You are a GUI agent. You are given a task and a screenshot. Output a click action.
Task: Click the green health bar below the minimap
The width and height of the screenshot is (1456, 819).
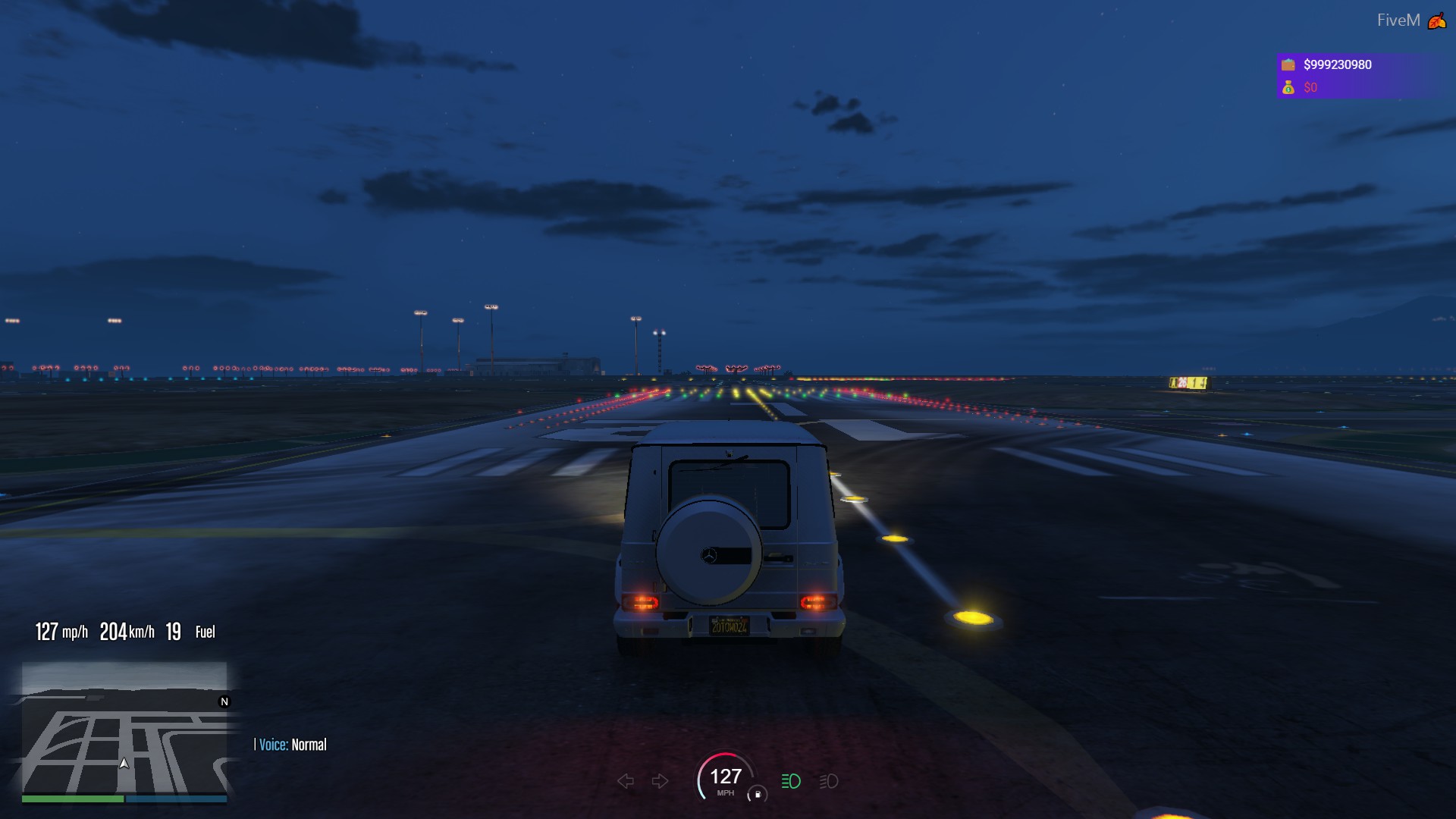[x=74, y=800]
